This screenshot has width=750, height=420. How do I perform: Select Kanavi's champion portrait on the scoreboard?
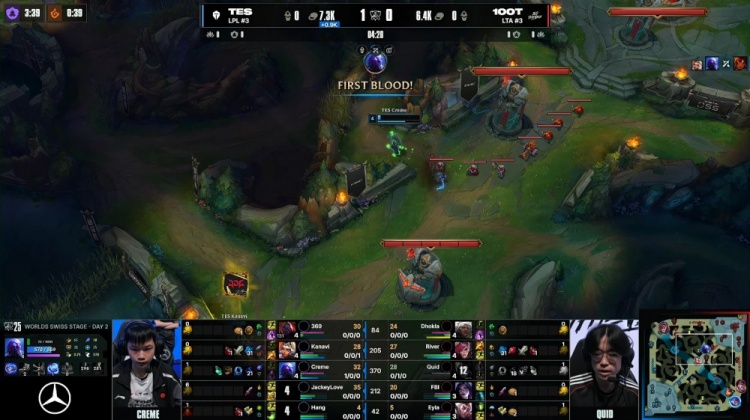pos(288,349)
